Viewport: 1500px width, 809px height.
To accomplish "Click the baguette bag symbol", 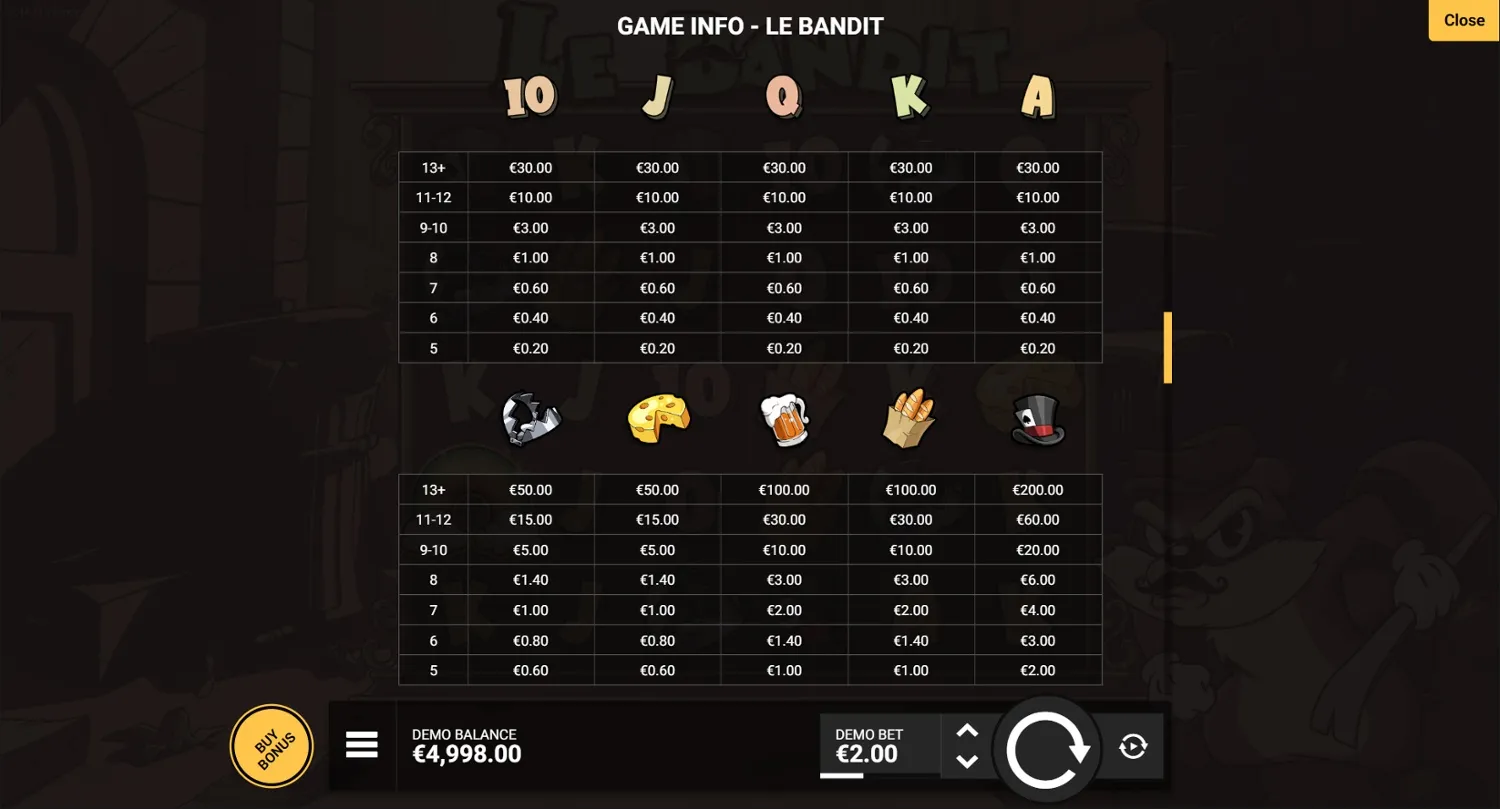I will click(x=910, y=420).
